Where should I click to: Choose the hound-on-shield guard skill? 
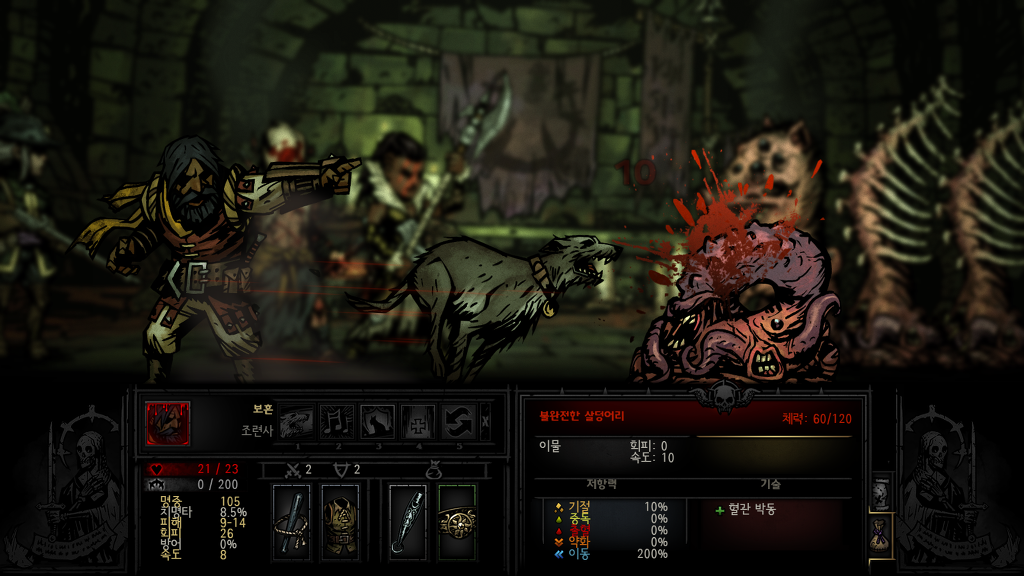[378, 422]
